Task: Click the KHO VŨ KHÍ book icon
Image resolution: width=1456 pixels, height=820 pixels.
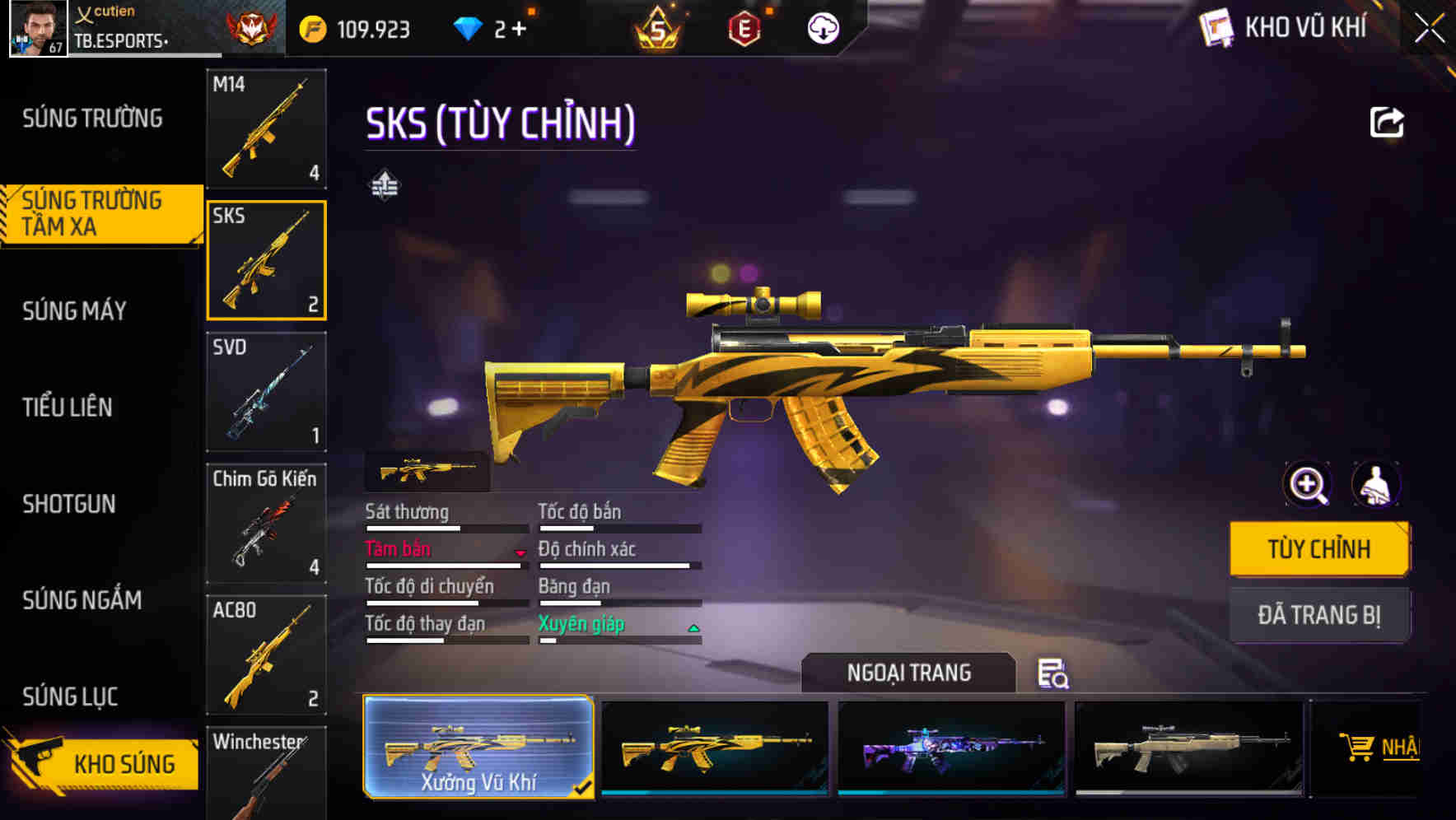Action: (1216, 27)
